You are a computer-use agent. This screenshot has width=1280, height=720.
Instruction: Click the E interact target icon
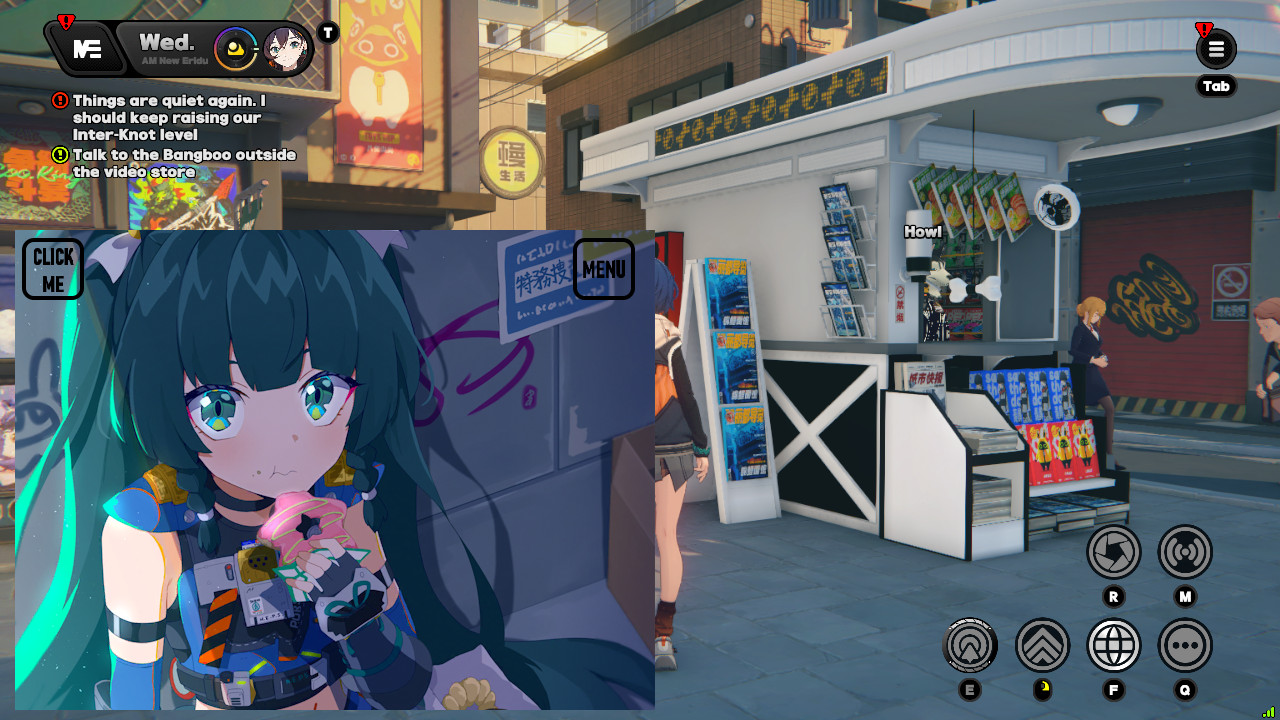(x=968, y=646)
